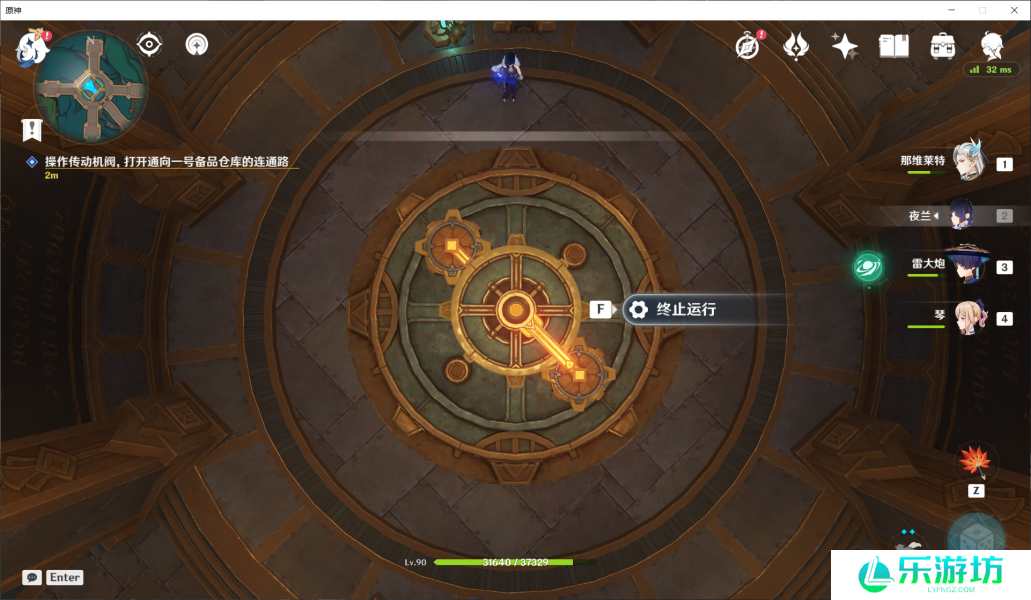Open the character profile icon
Image resolution: width=1031 pixels, height=600 pixels.
click(991, 44)
